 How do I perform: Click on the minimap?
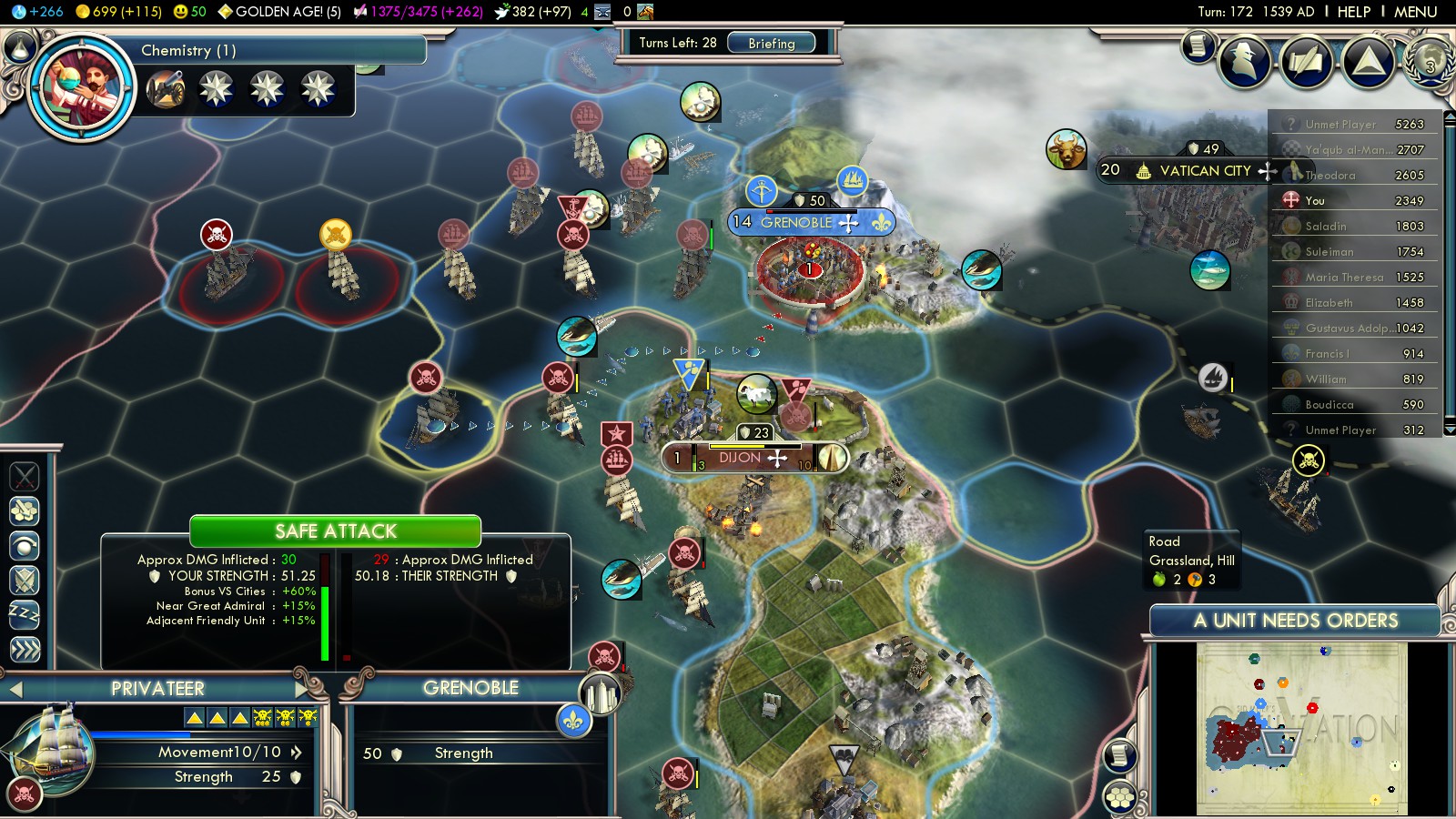pos(1301,728)
